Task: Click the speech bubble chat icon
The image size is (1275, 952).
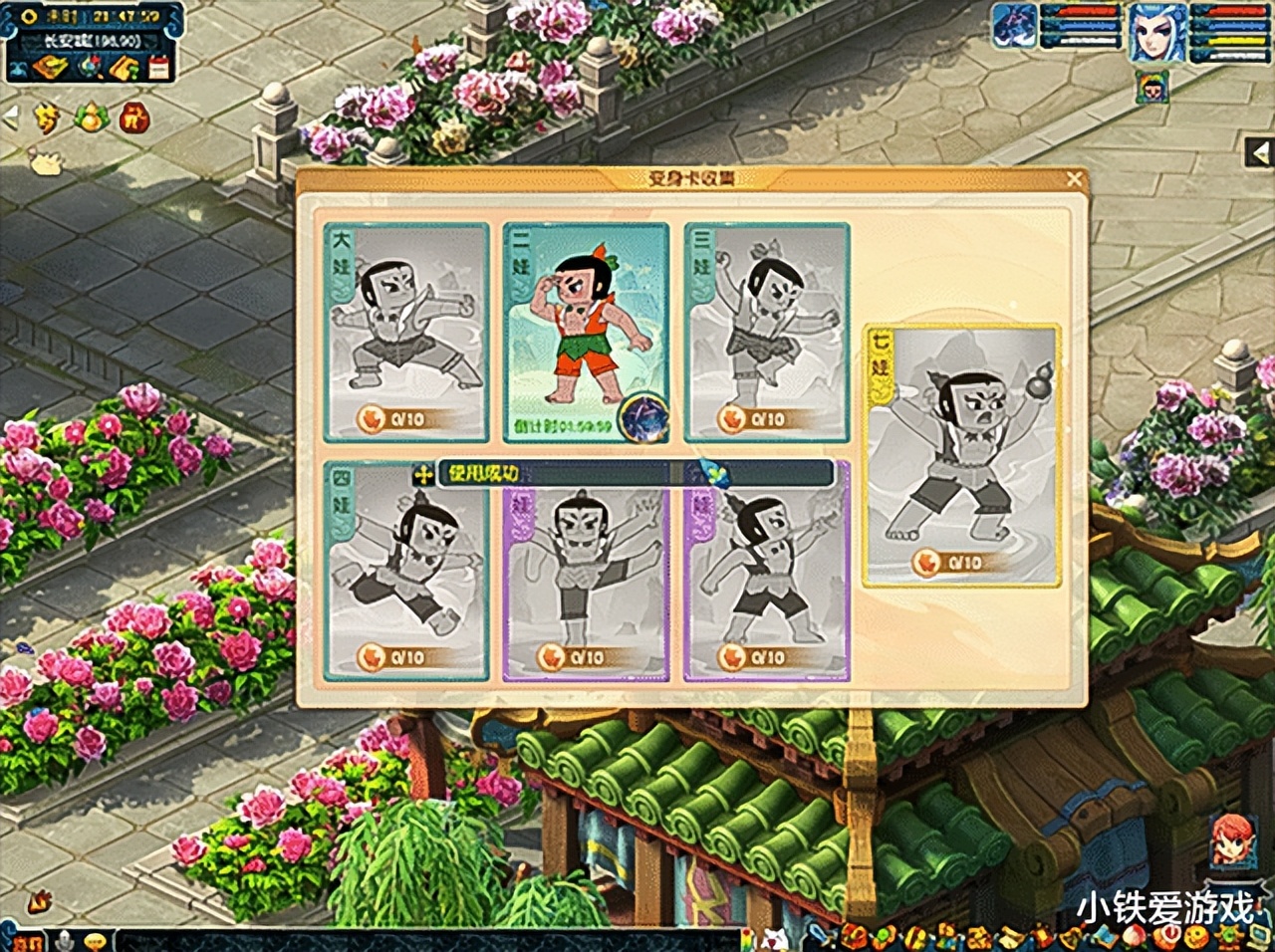Action: pyautogui.click(x=97, y=939)
